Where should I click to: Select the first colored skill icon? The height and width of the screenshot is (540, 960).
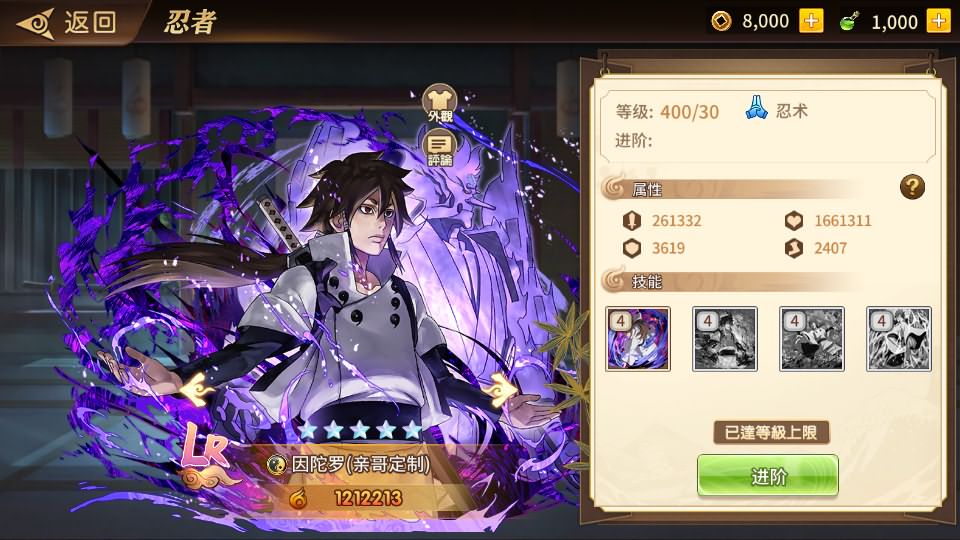[638, 339]
